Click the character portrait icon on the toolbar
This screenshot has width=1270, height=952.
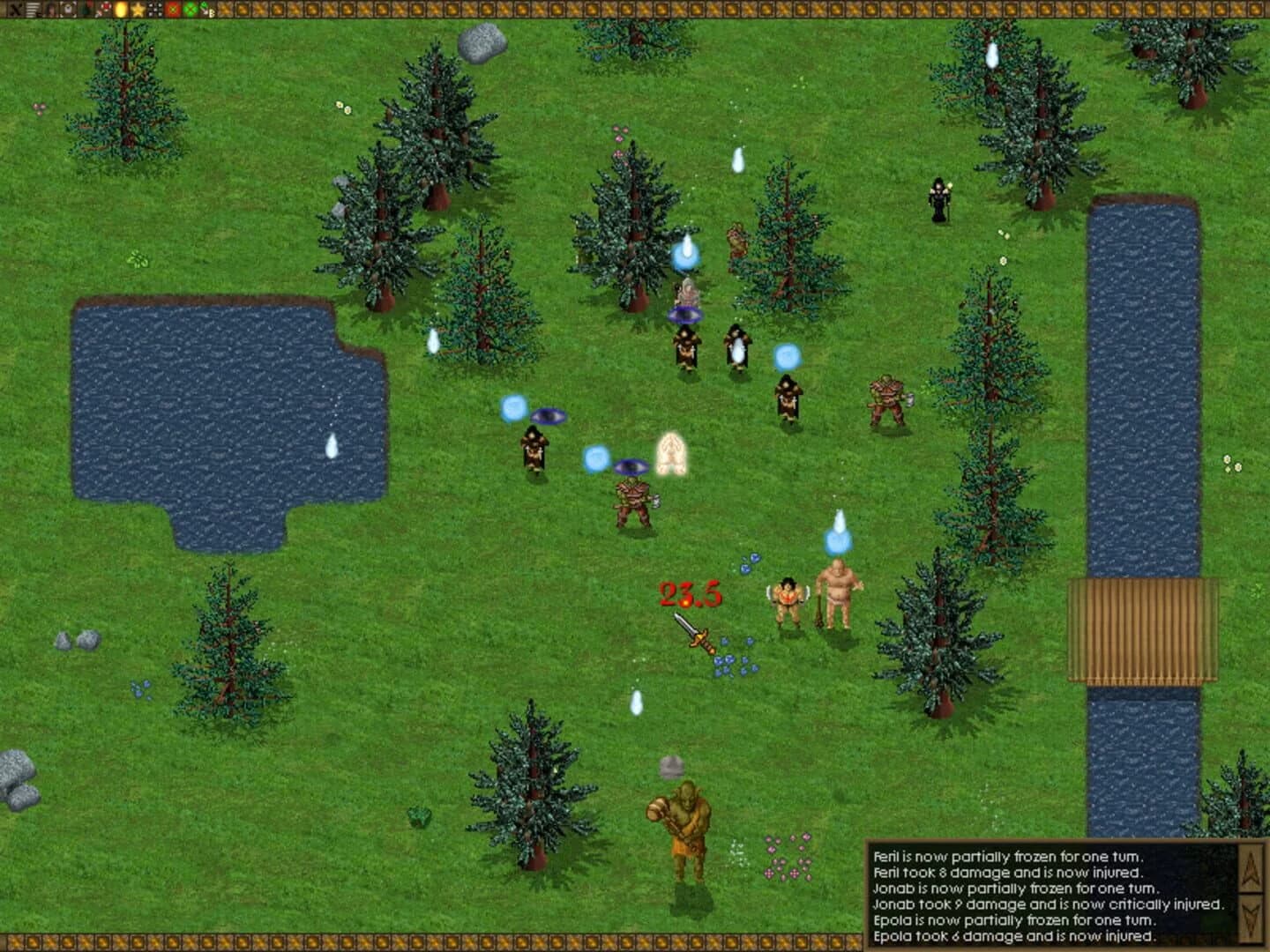[51, 11]
